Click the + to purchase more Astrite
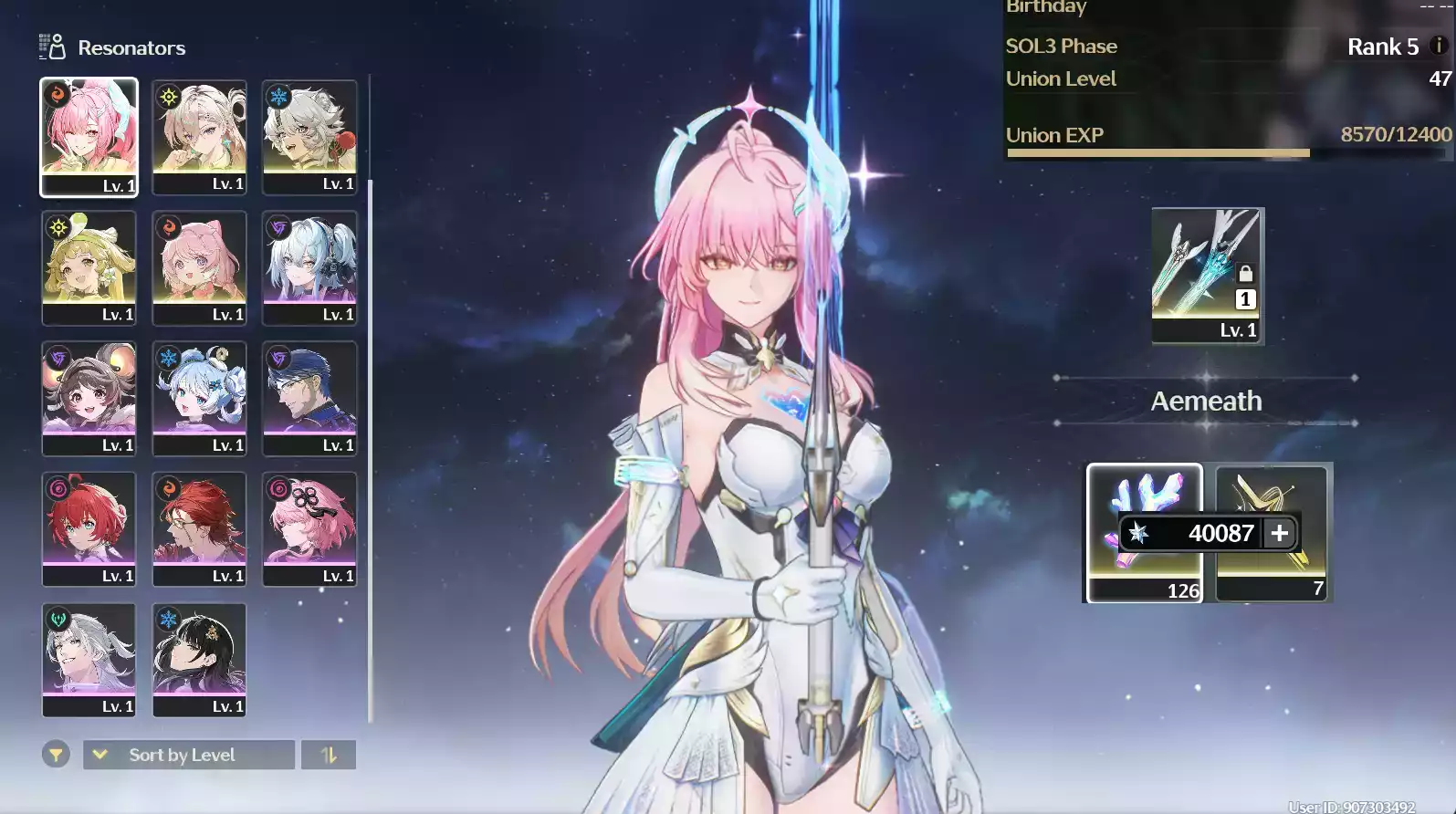Image resolution: width=1456 pixels, height=814 pixels. click(x=1278, y=534)
